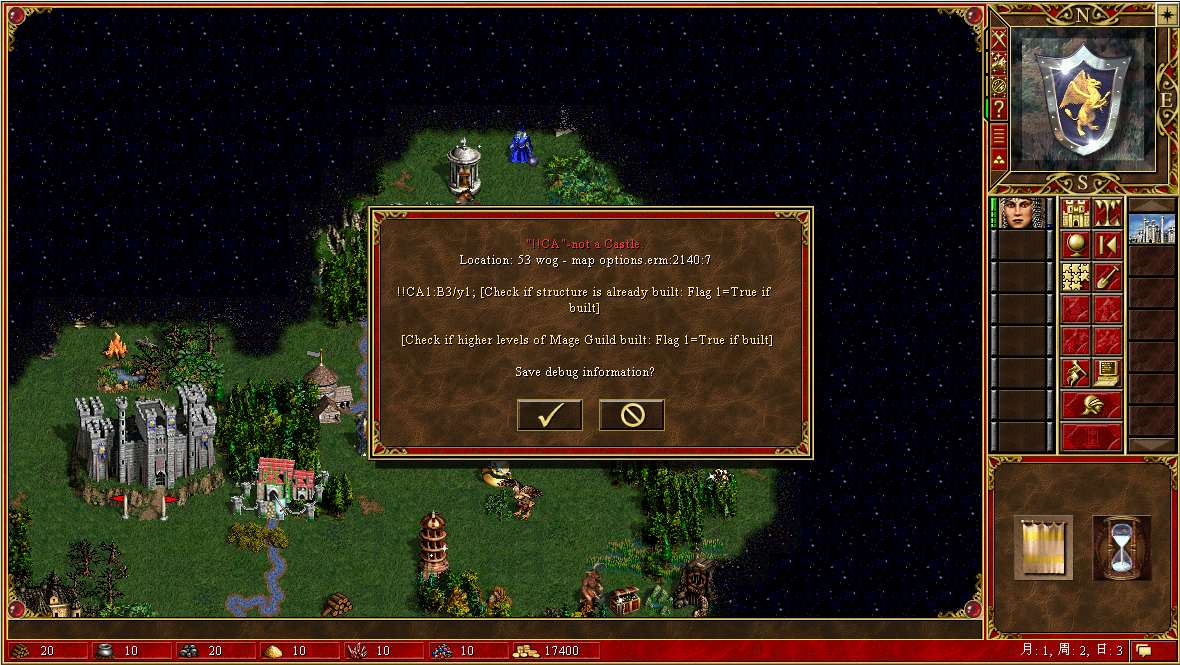Image resolution: width=1180 pixels, height=665 pixels.
Task: Open system options via the computer icon
Action: pos(1106,373)
